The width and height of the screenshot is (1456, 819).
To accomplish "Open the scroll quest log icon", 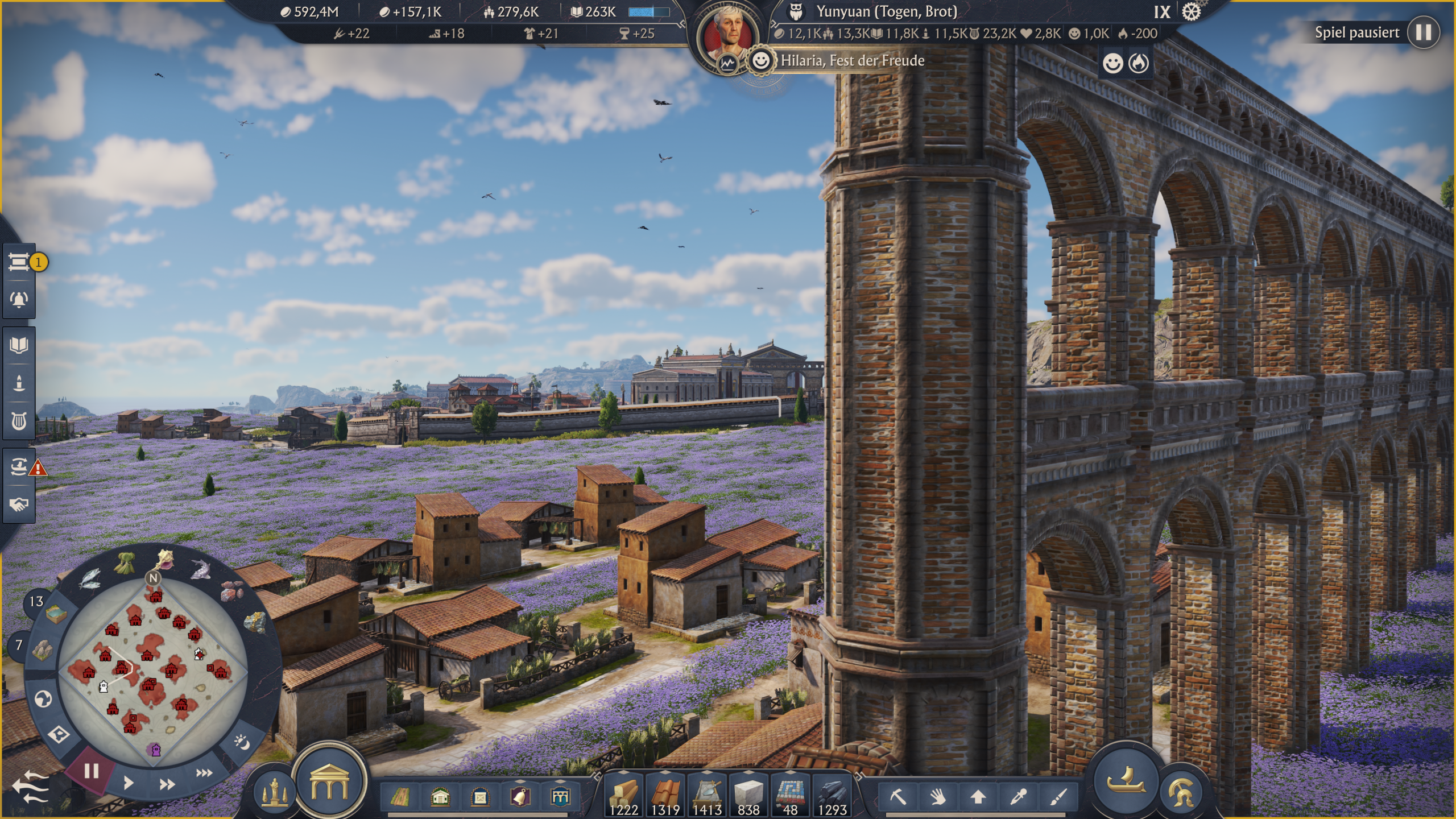I will 19,262.
